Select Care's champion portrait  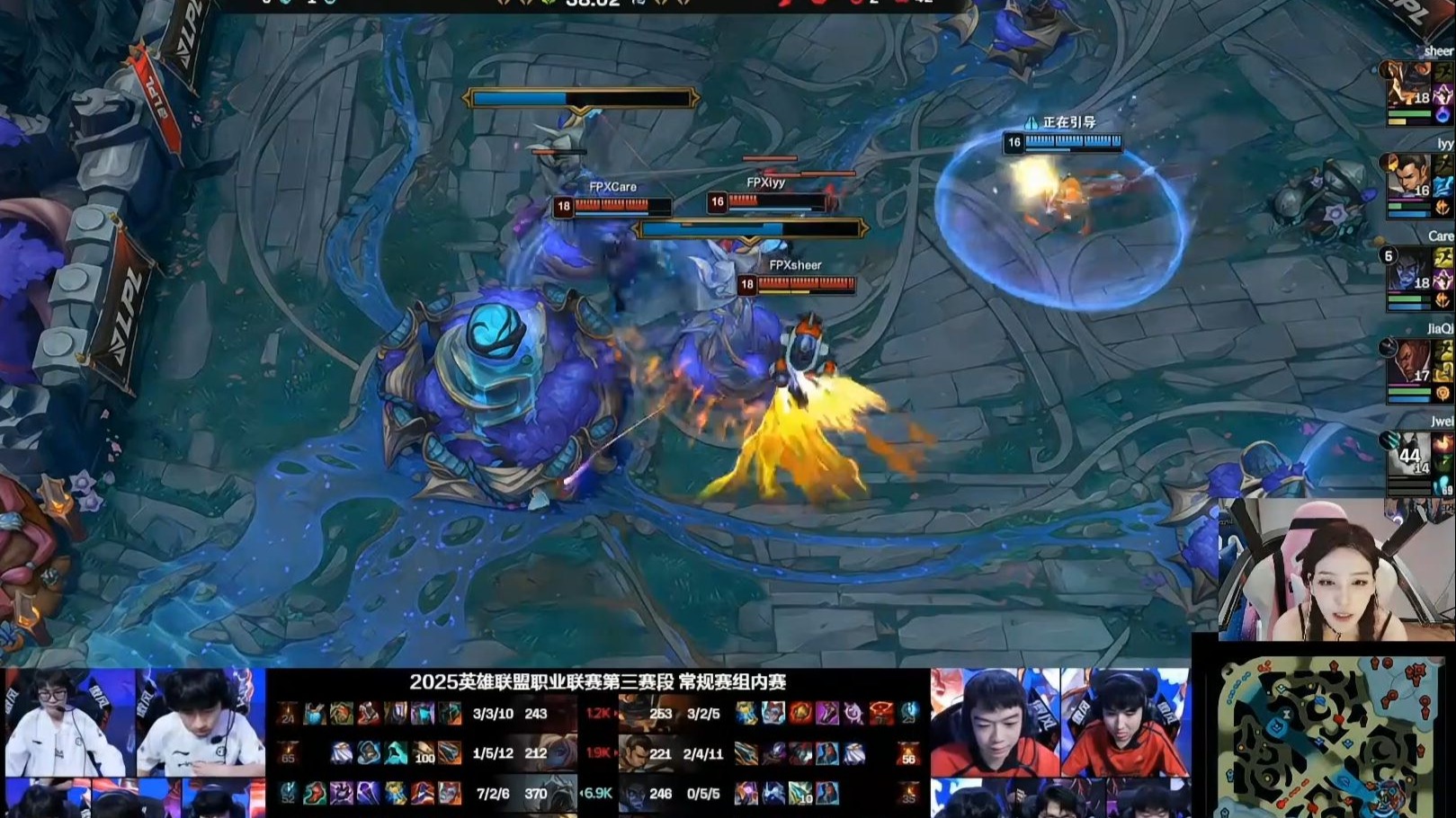point(1407,270)
